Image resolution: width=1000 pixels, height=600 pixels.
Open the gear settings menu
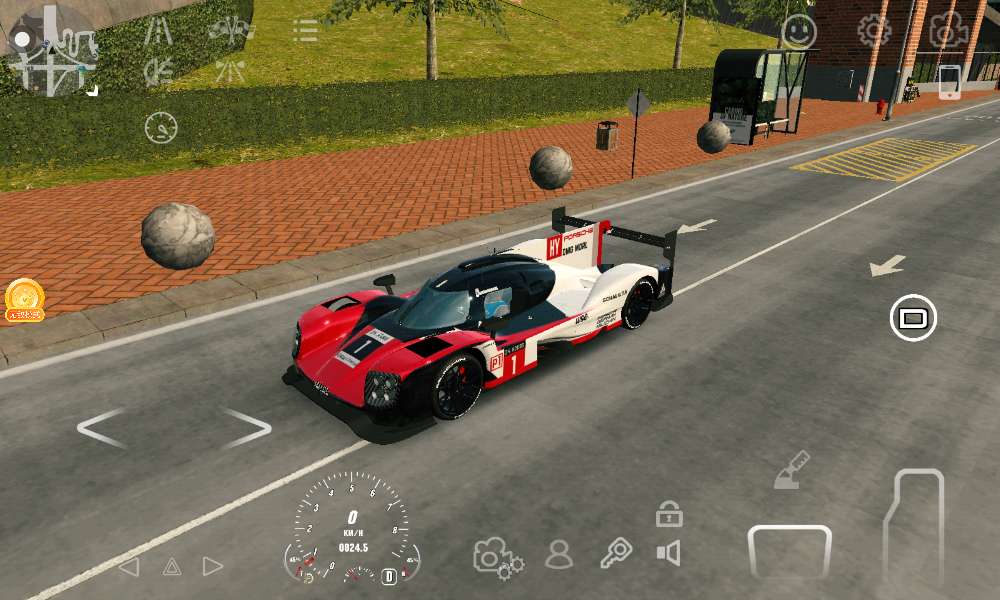874,31
